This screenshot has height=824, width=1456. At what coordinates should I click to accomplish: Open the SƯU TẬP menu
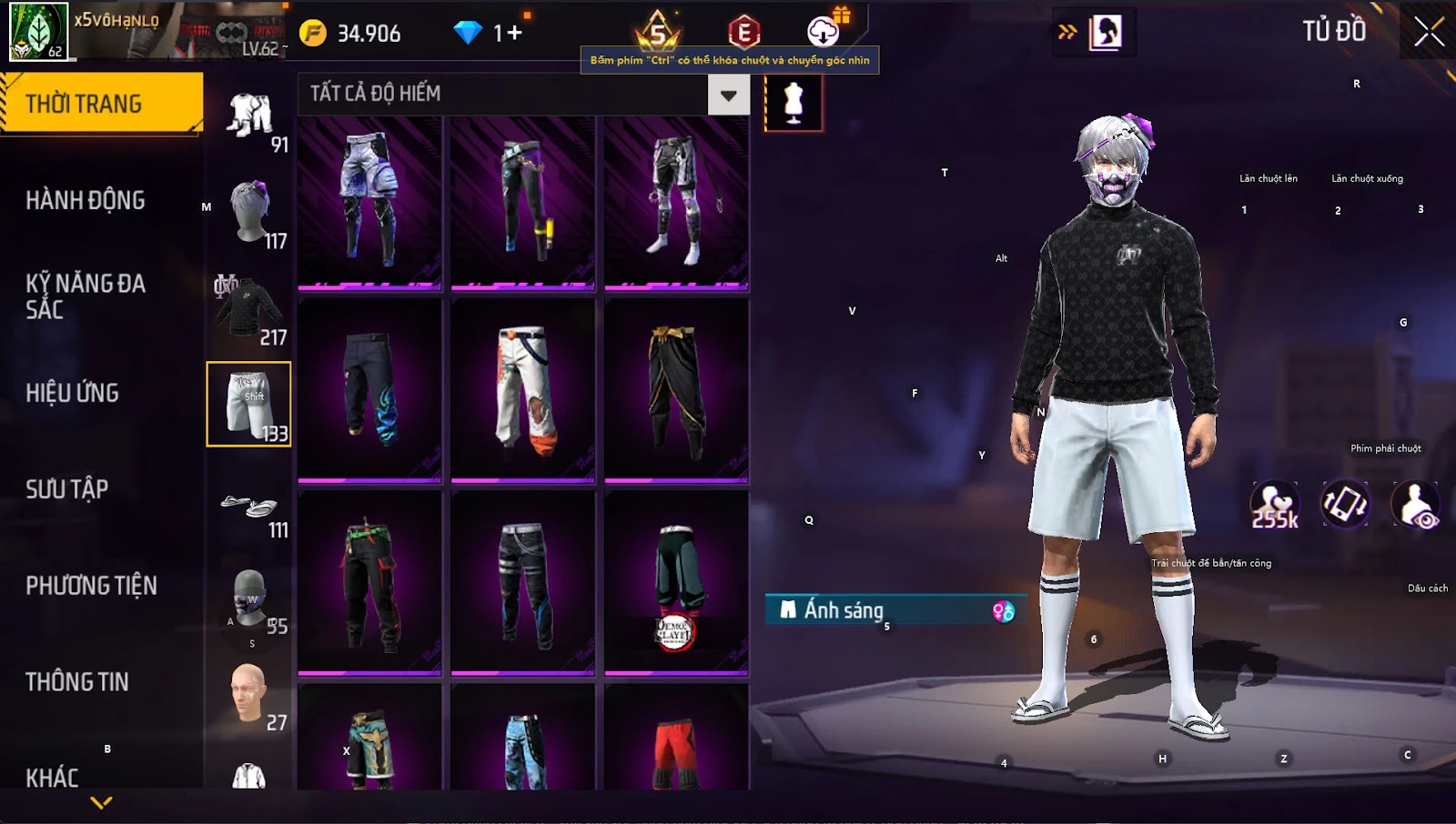[67, 489]
